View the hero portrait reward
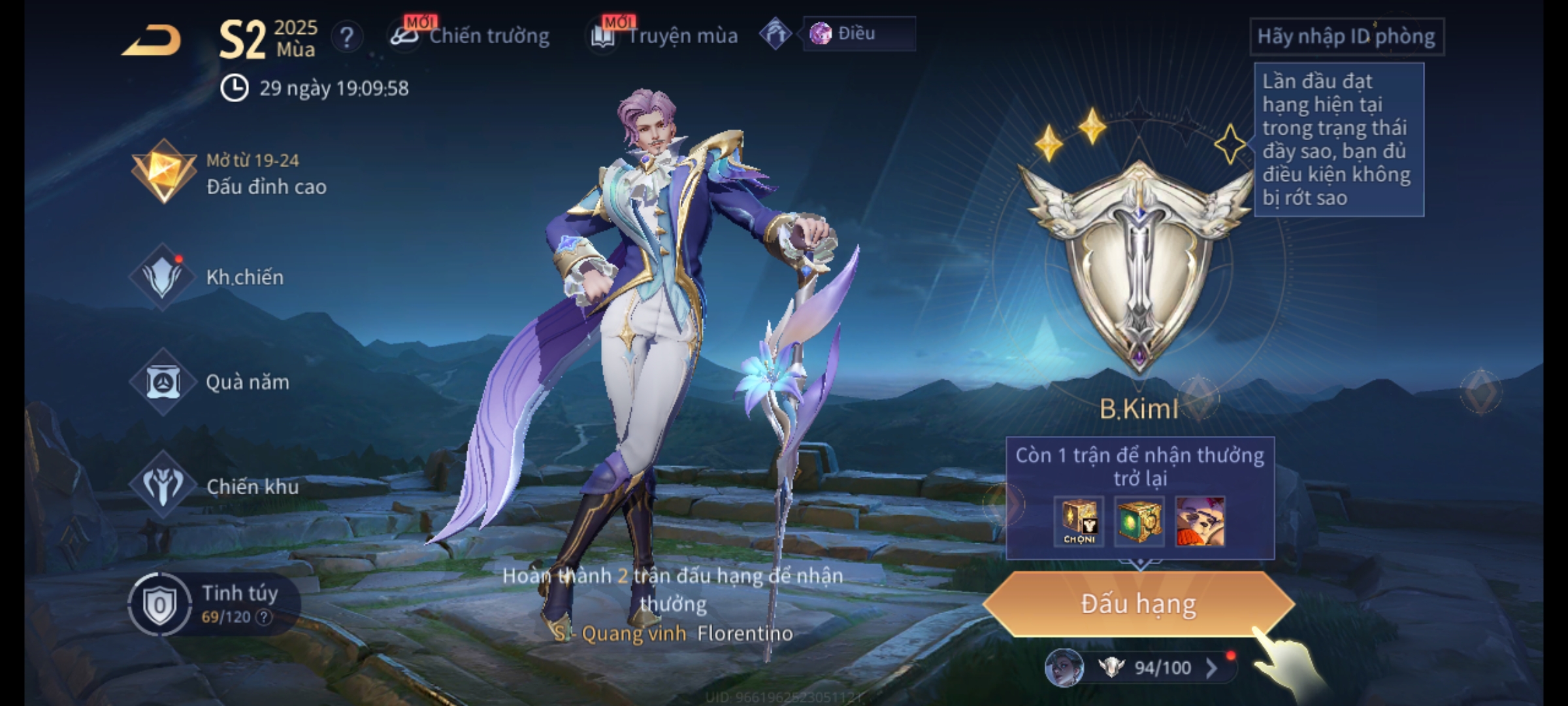Screen dimensions: 1568x706 [1200, 522]
